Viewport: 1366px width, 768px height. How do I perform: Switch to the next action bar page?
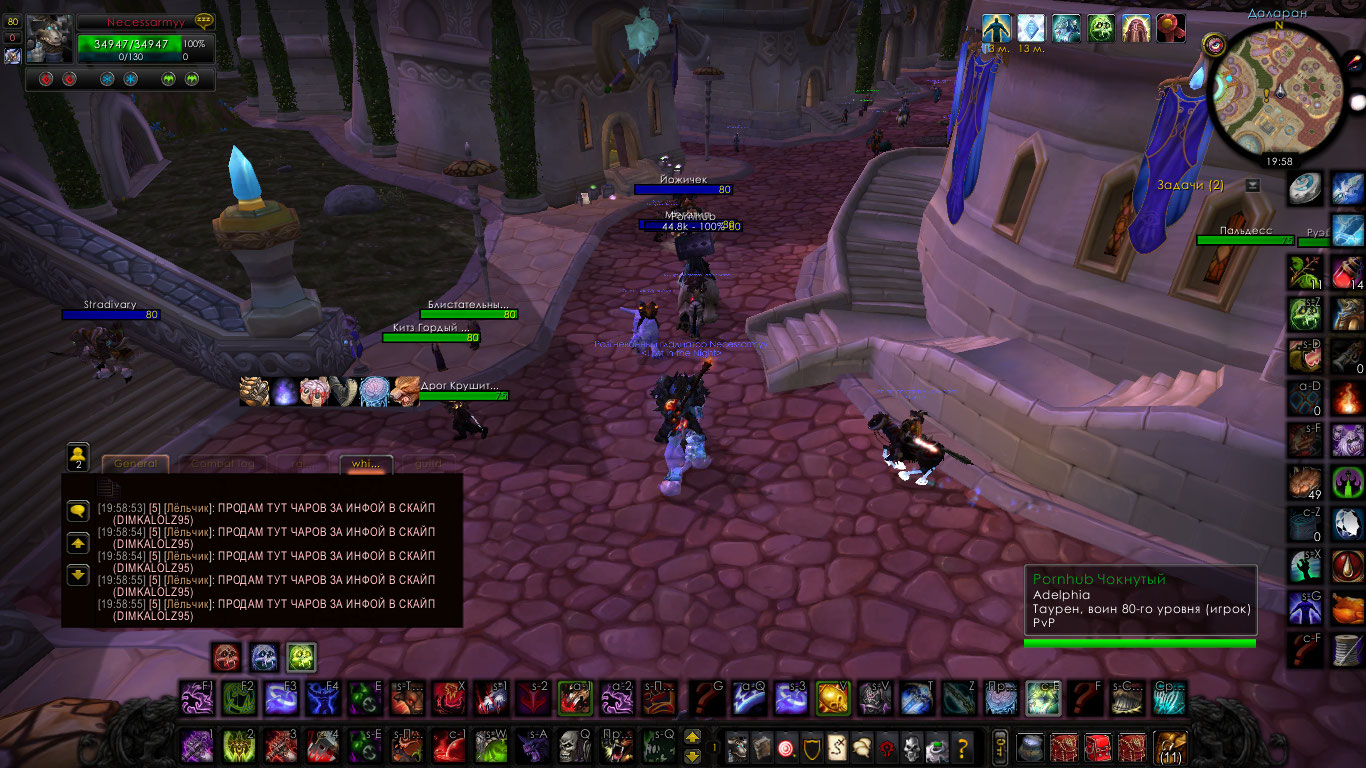692,737
